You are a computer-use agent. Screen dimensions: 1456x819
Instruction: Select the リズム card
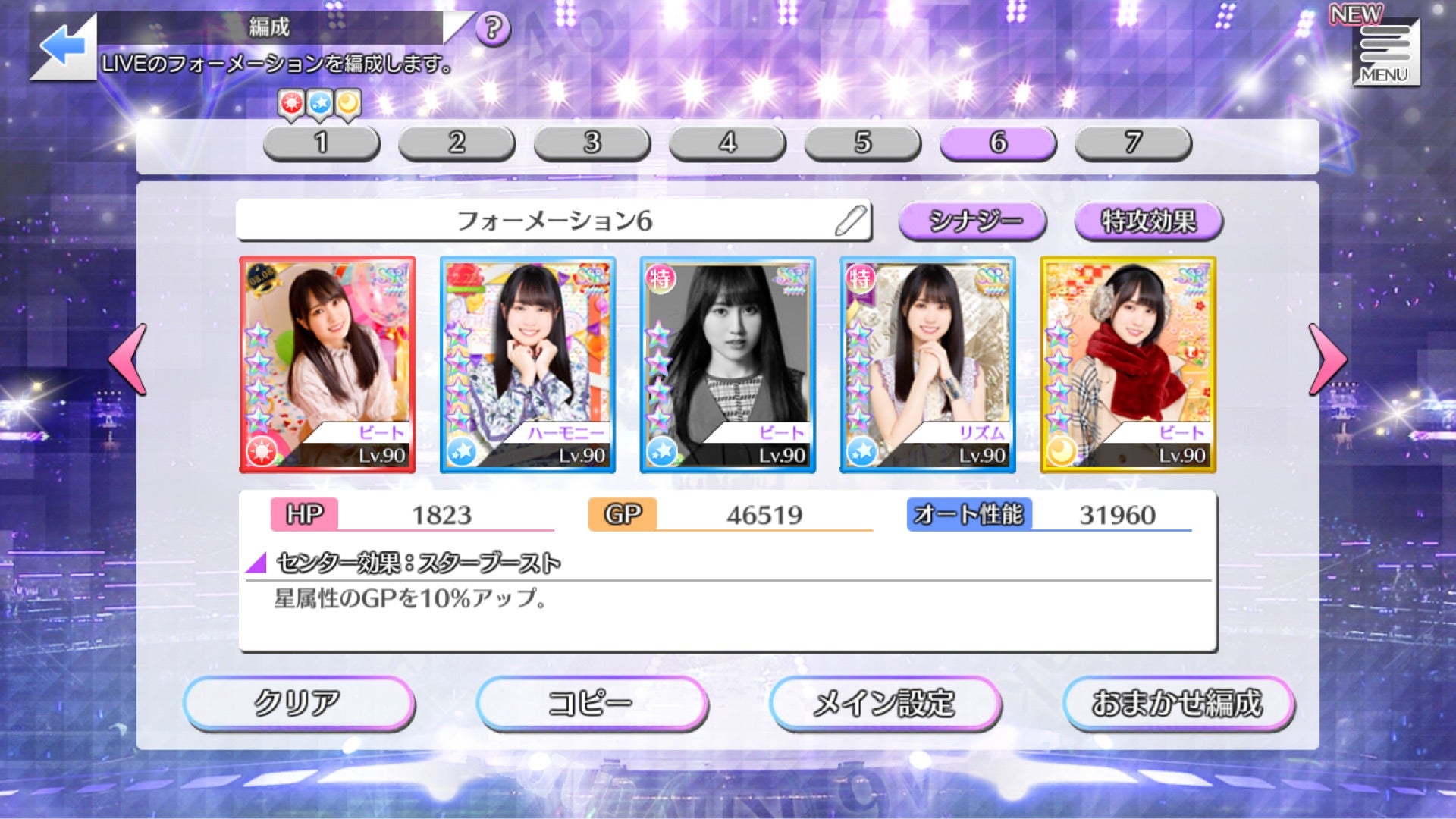928,365
